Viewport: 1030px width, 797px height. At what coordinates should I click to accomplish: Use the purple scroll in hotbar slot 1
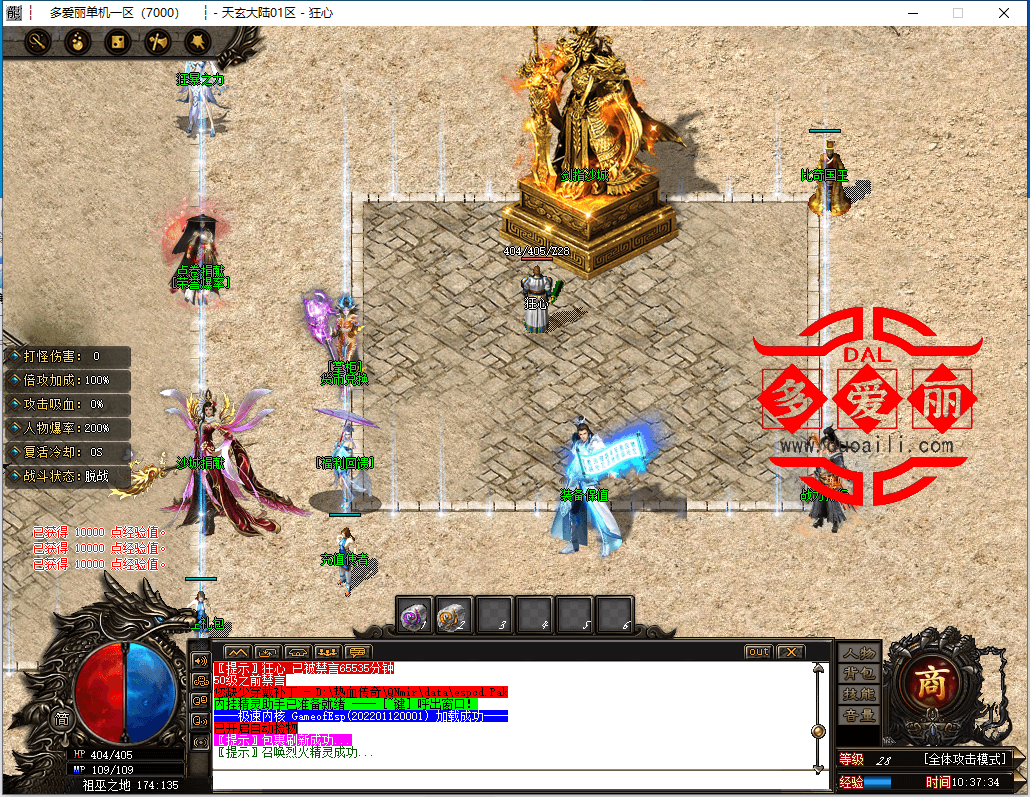coord(414,616)
